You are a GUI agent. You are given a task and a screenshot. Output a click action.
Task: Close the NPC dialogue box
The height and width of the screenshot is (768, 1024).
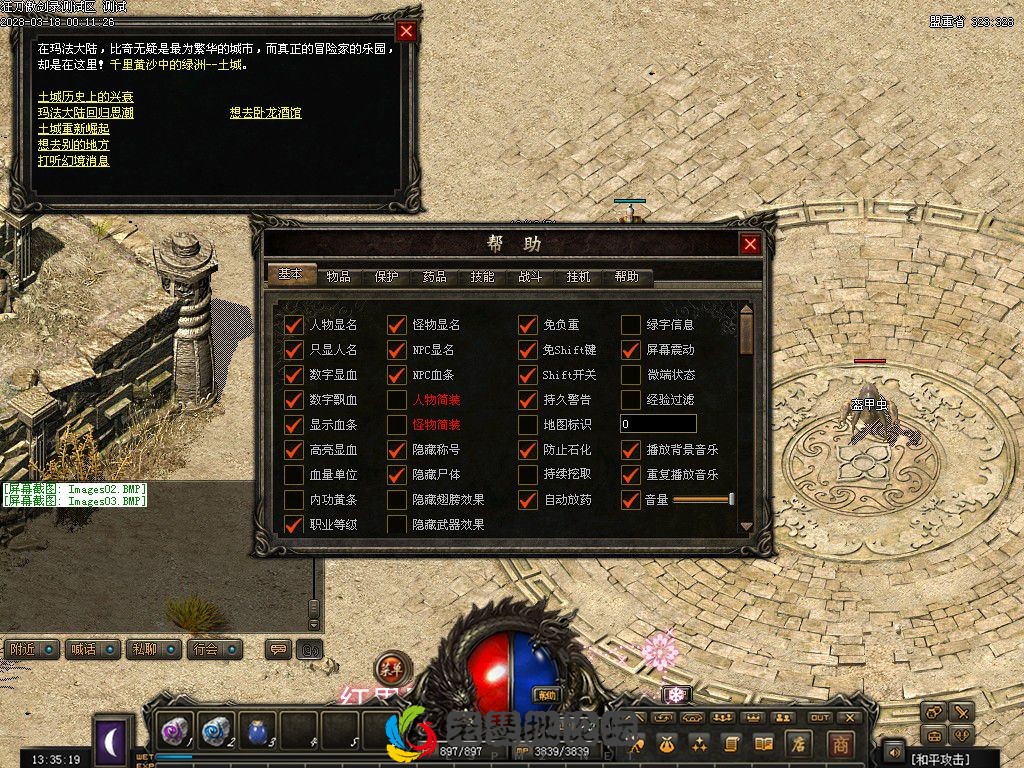pyautogui.click(x=406, y=31)
